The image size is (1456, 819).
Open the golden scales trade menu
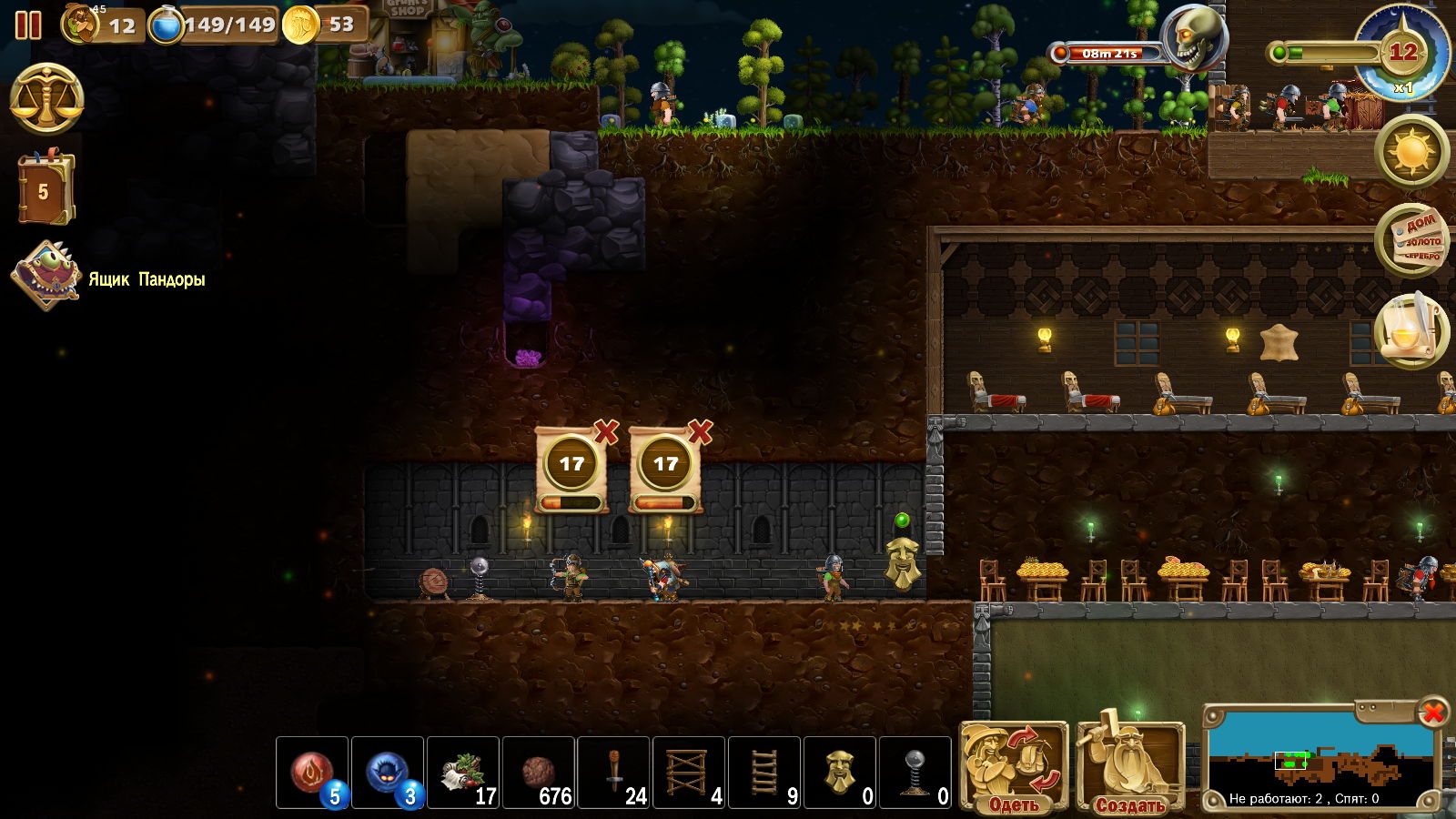(x=47, y=99)
